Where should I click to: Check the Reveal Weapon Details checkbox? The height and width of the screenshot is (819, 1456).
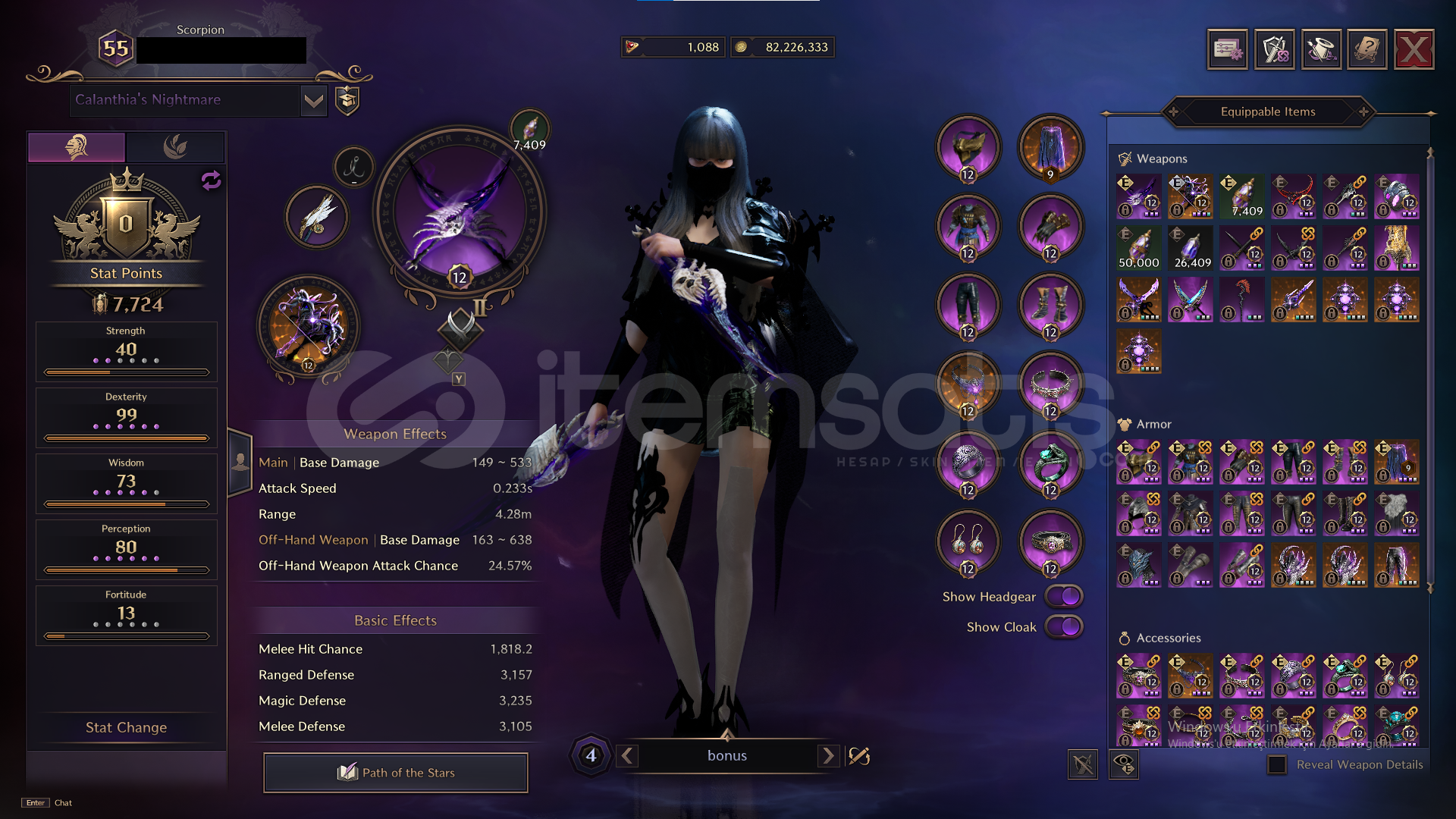(1277, 765)
